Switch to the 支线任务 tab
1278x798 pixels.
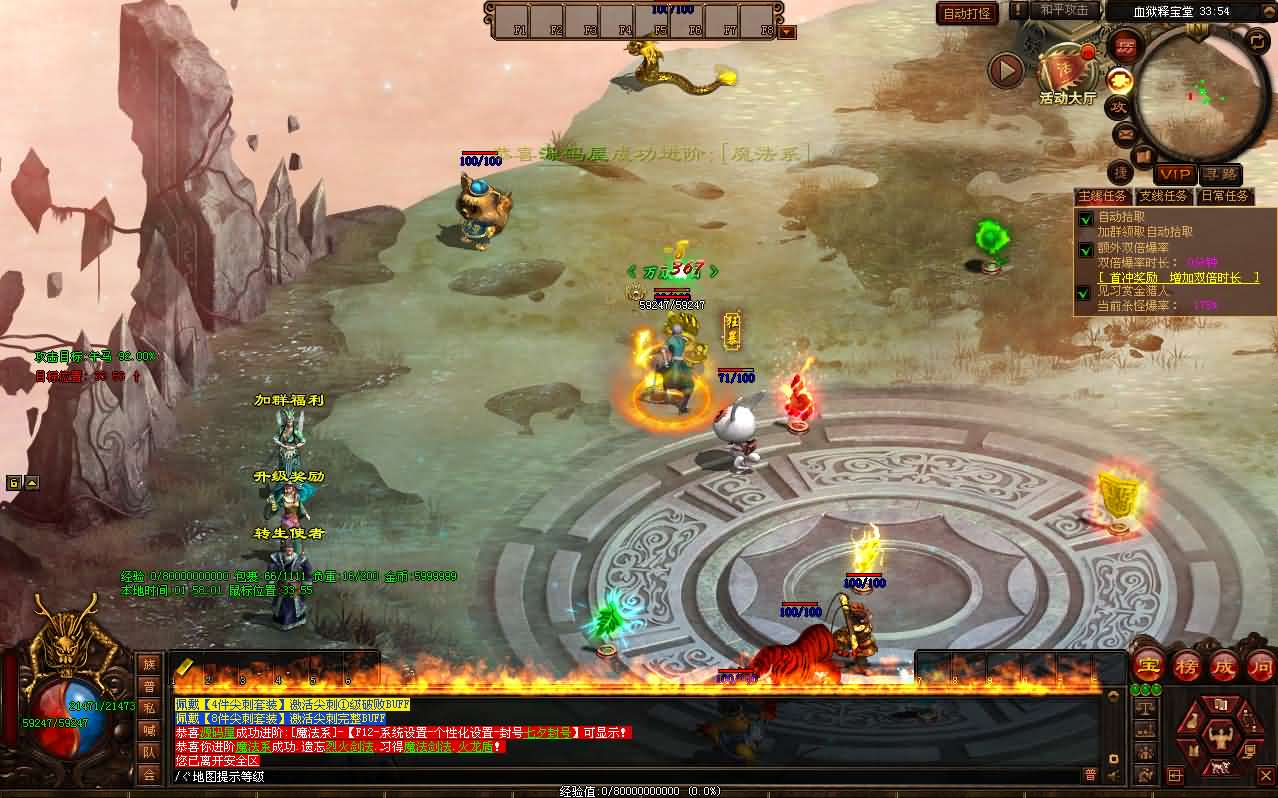pyautogui.click(x=1164, y=196)
